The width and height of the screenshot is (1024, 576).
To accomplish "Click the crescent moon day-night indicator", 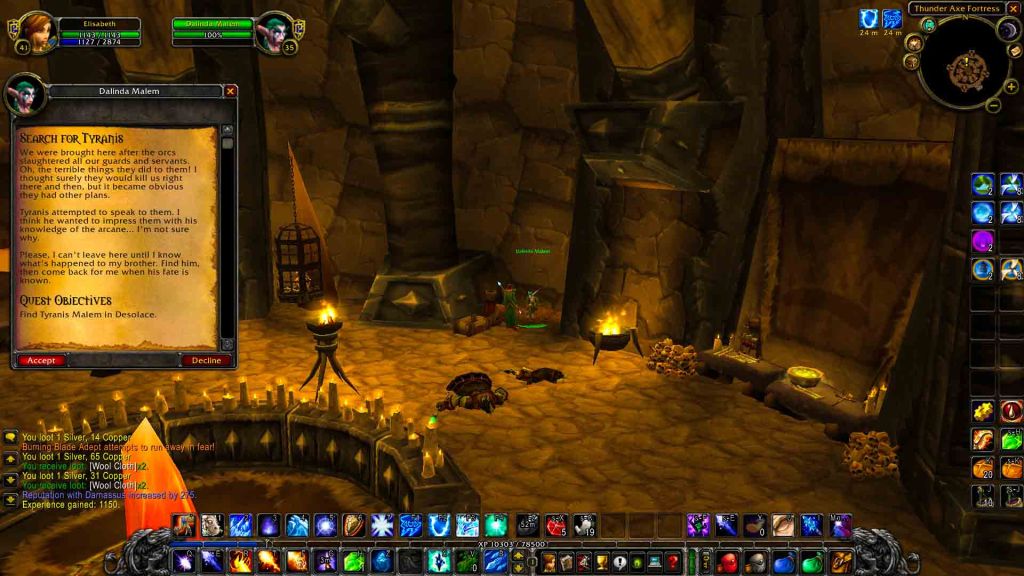I will click(x=1006, y=30).
